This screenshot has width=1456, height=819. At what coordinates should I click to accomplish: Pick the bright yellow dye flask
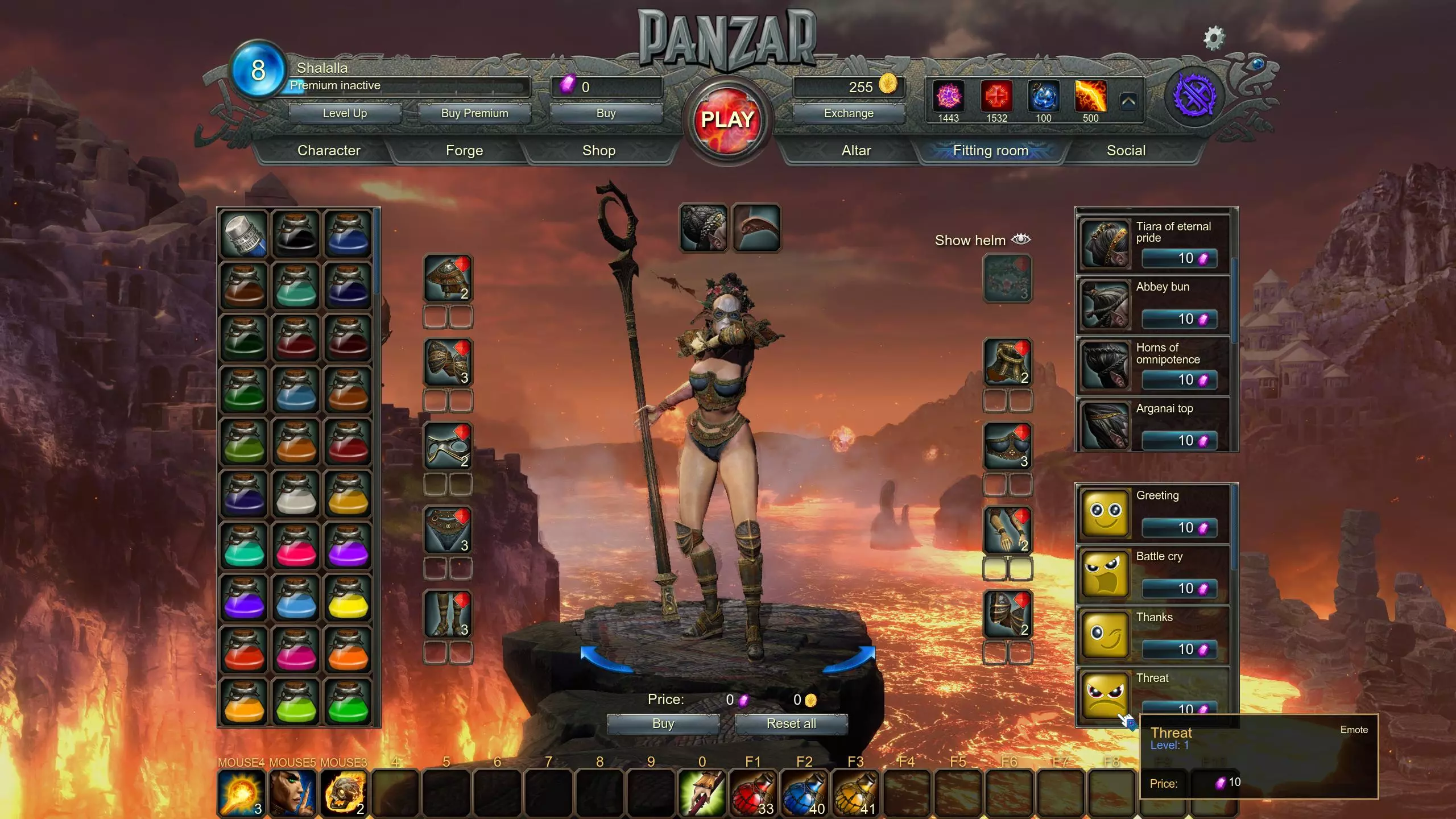click(348, 598)
